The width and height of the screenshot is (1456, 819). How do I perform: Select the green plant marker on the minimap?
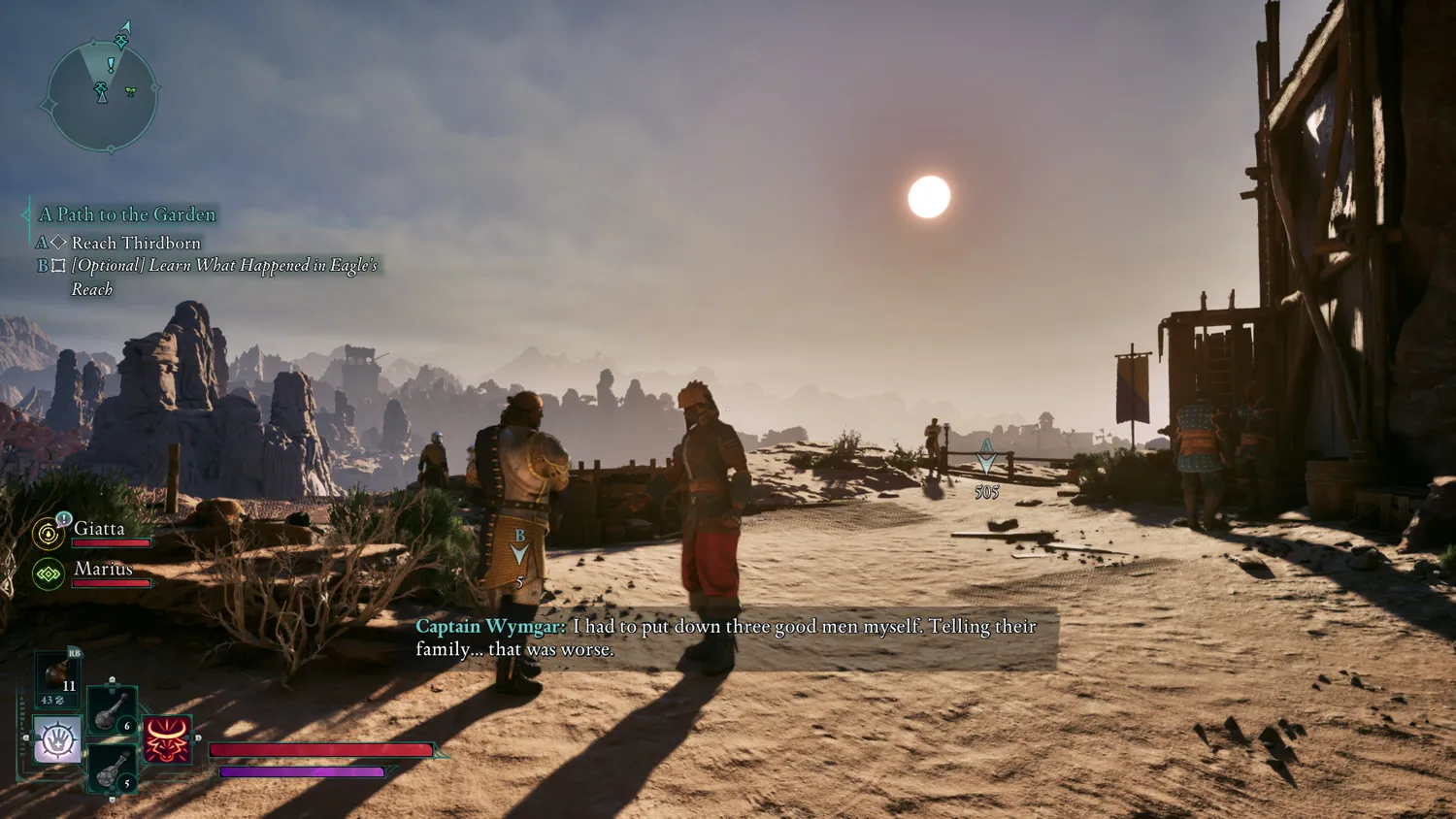pyautogui.click(x=131, y=91)
